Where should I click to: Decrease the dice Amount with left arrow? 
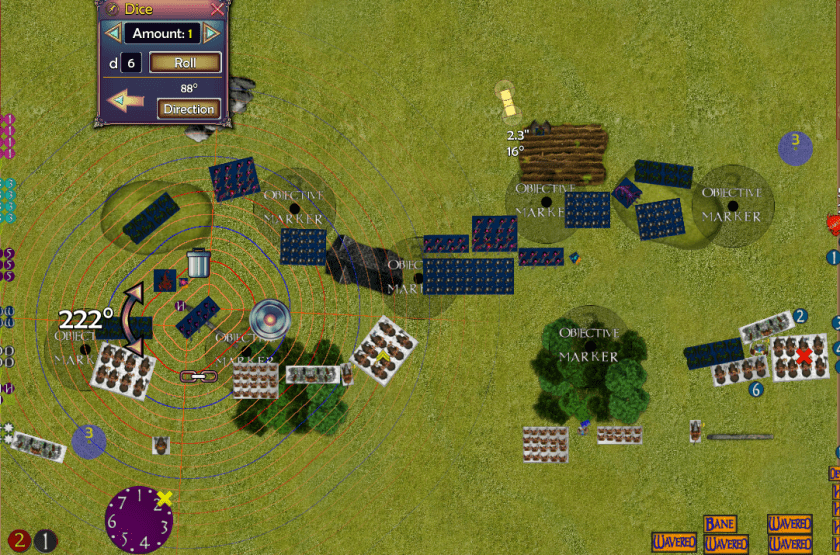click(x=113, y=34)
